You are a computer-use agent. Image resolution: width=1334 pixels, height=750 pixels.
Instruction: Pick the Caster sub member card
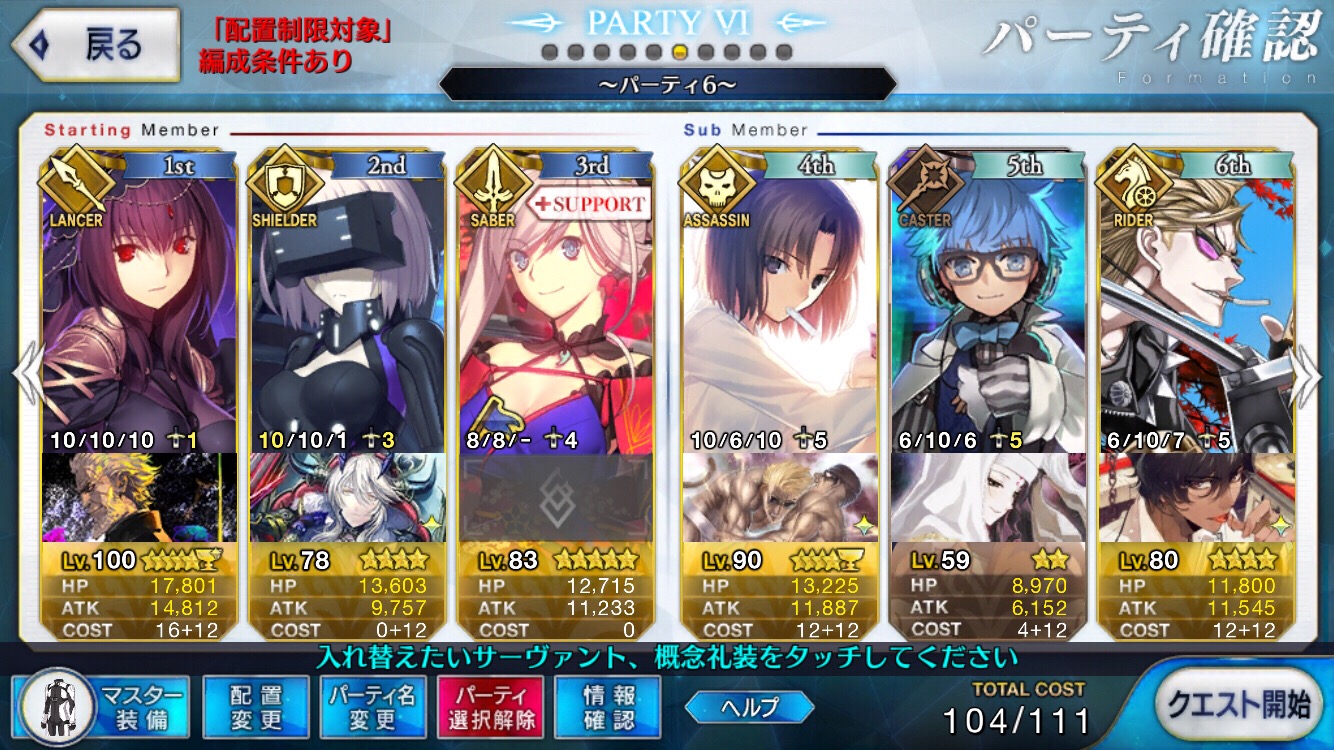coord(989,300)
